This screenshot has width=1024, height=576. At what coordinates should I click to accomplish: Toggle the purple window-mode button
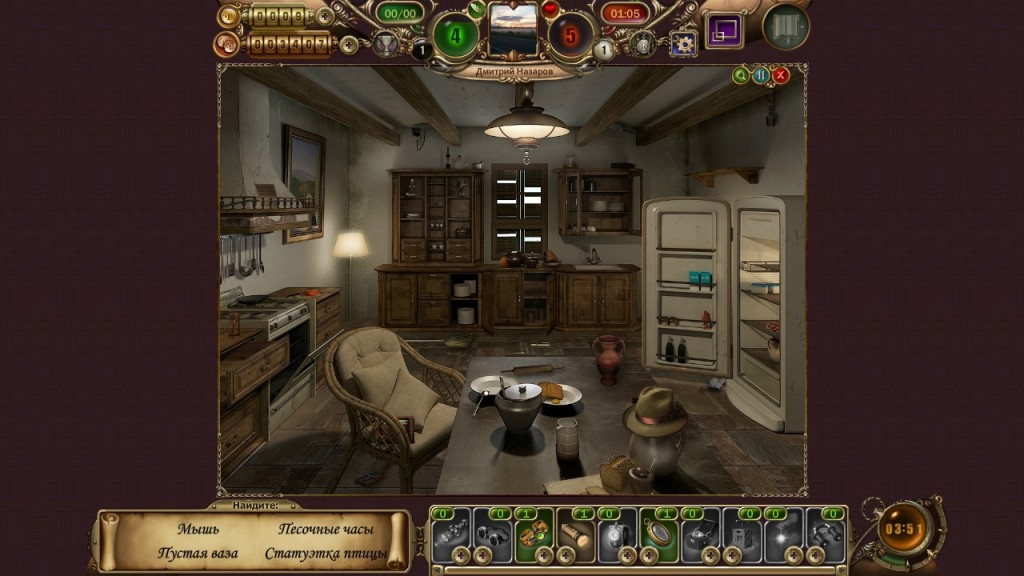(724, 30)
